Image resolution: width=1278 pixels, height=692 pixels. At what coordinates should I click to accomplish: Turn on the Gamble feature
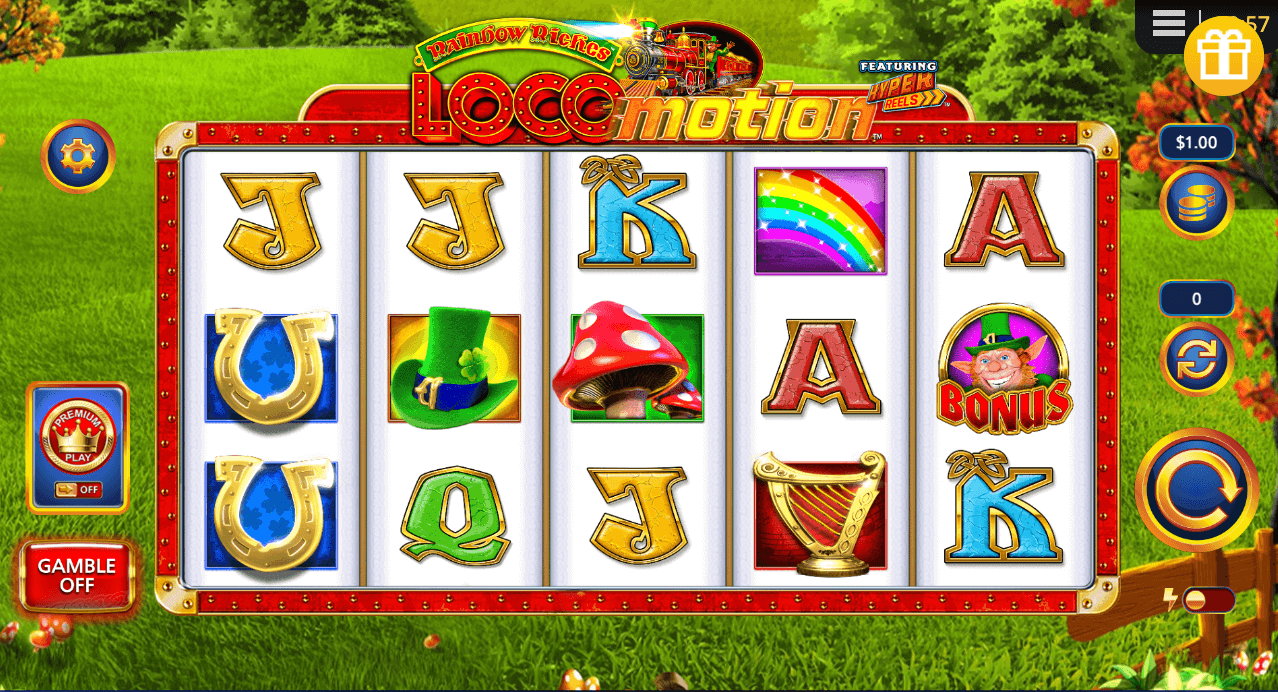click(x=77, y=575)
